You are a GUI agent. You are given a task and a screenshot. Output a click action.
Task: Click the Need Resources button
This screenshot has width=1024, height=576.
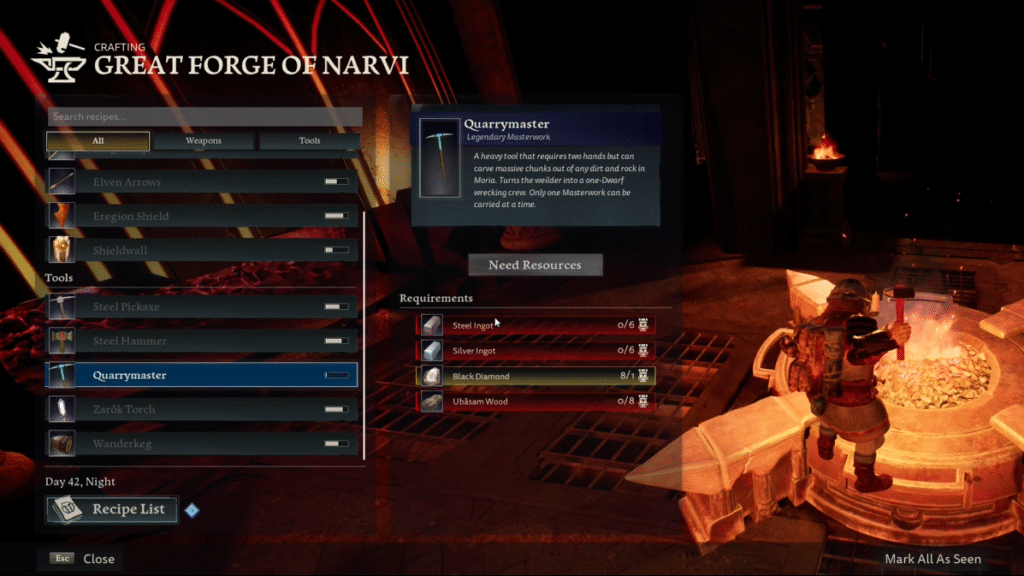[x=535, y=265]
